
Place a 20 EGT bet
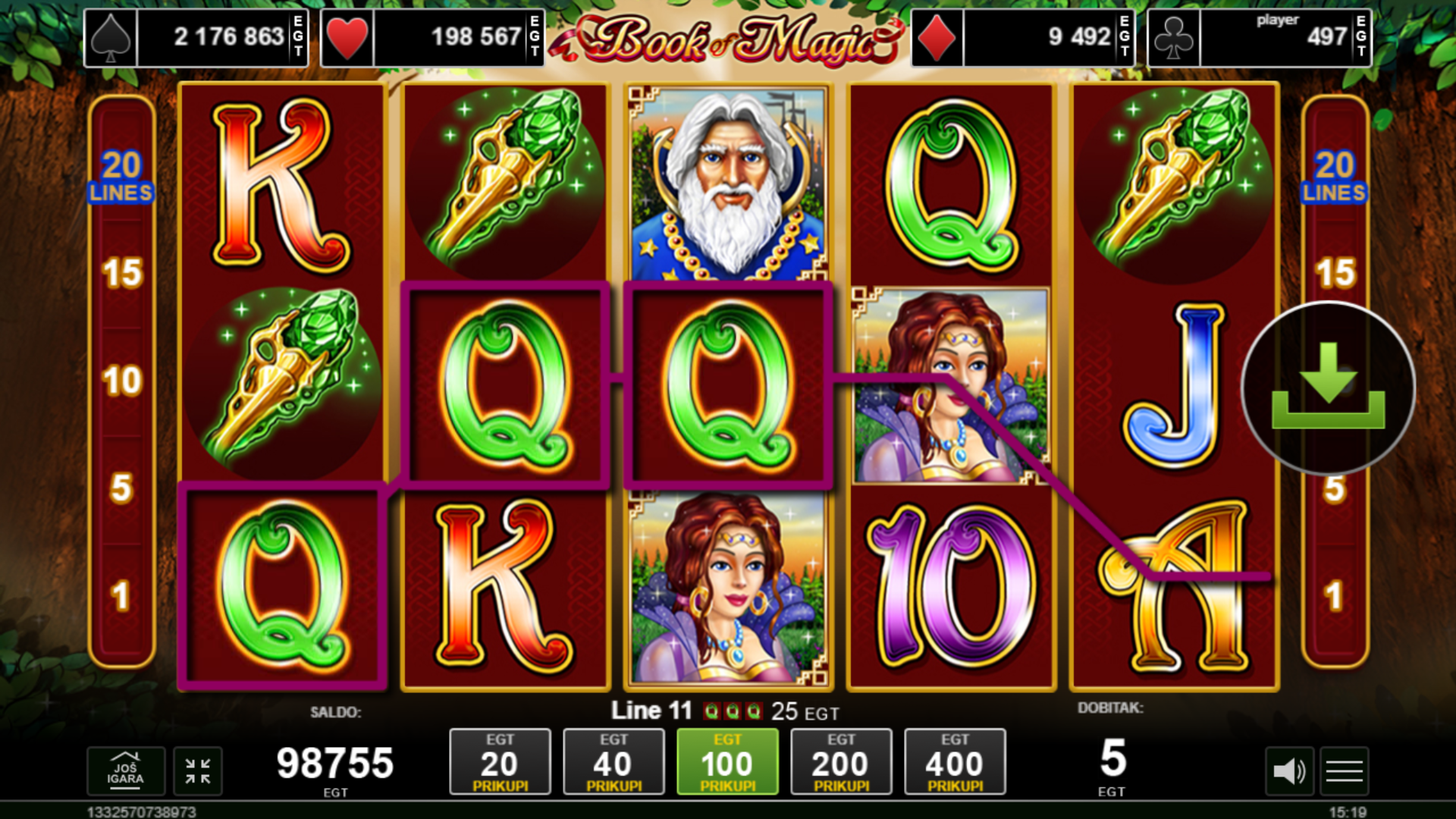[500, 762]
